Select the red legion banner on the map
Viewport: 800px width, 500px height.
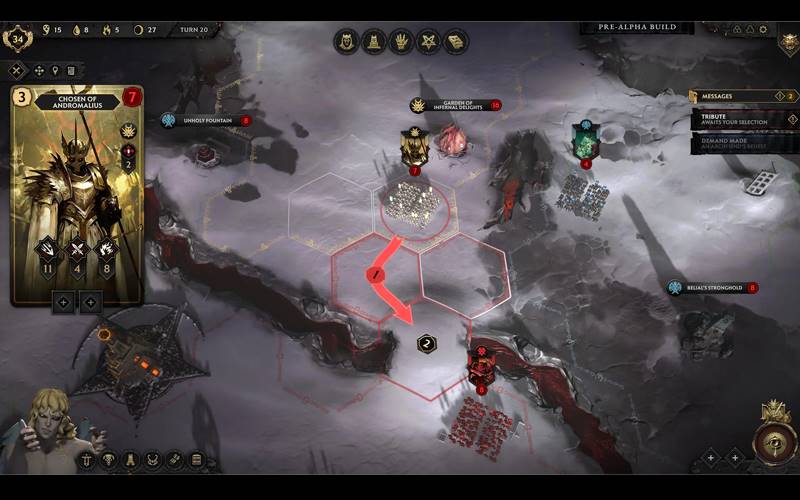482,364
